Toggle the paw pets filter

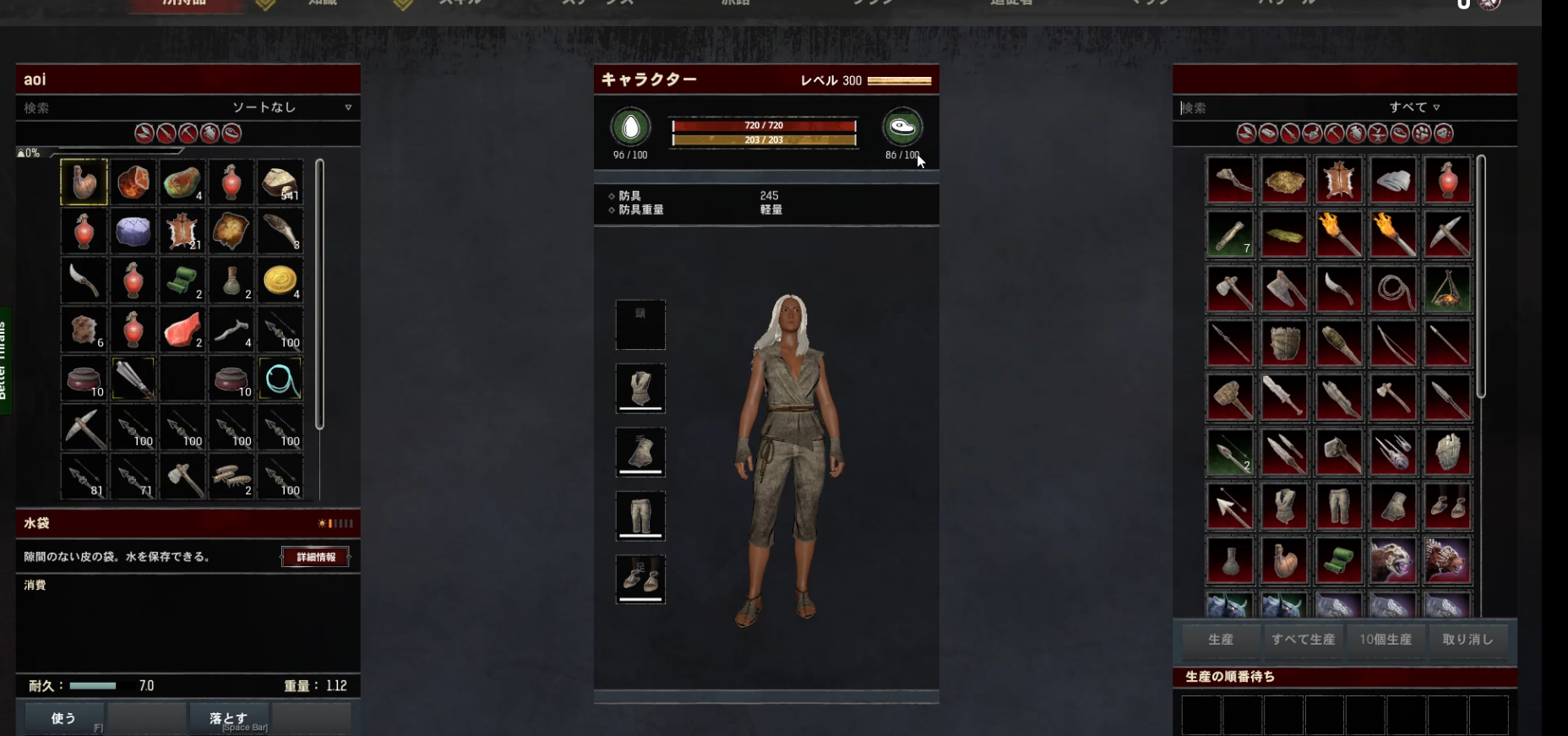1421,134
